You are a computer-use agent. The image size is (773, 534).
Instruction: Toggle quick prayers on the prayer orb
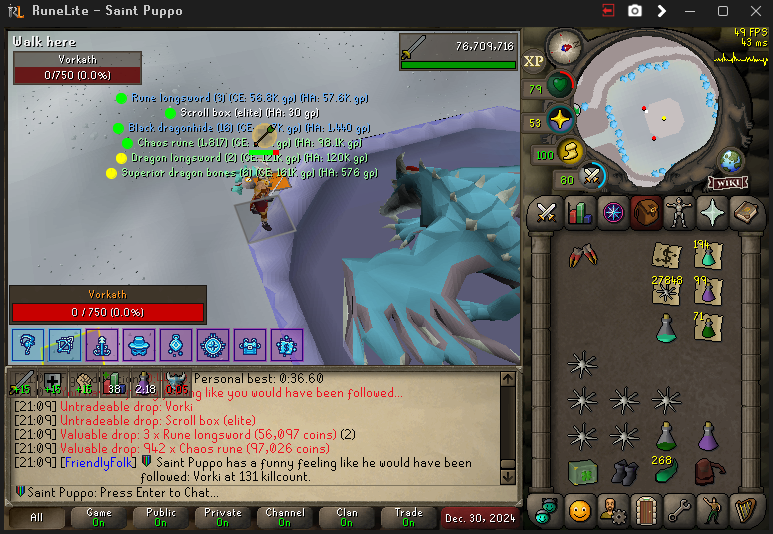560,120
